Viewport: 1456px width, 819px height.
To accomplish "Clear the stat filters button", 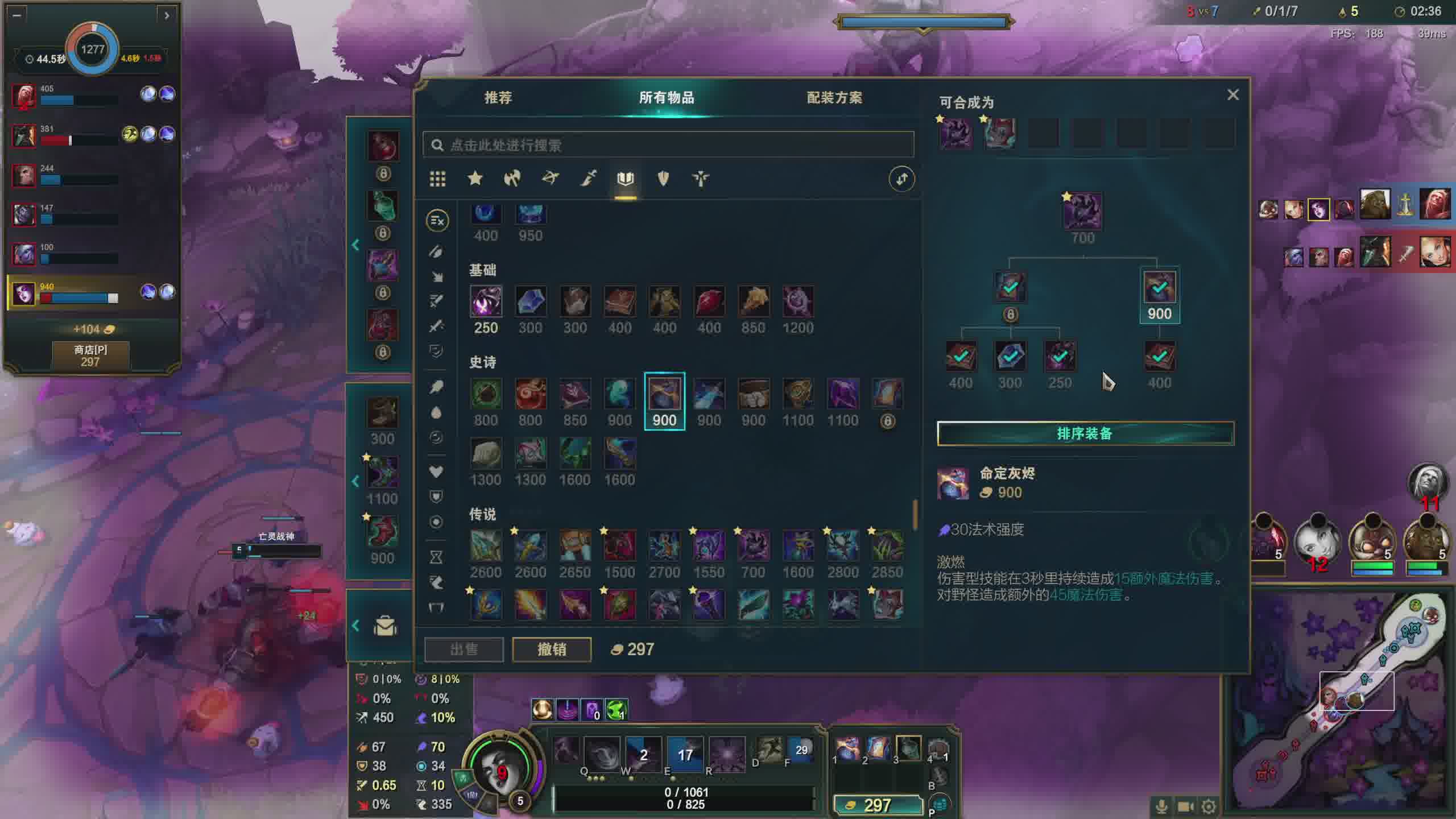I will point(437,221).
